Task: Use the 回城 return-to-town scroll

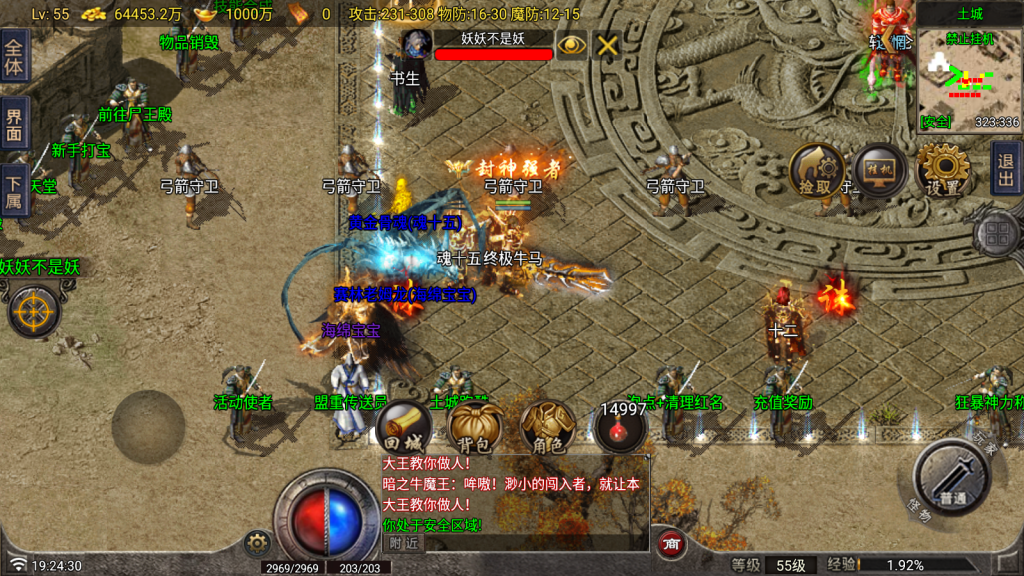Action: 404,428
